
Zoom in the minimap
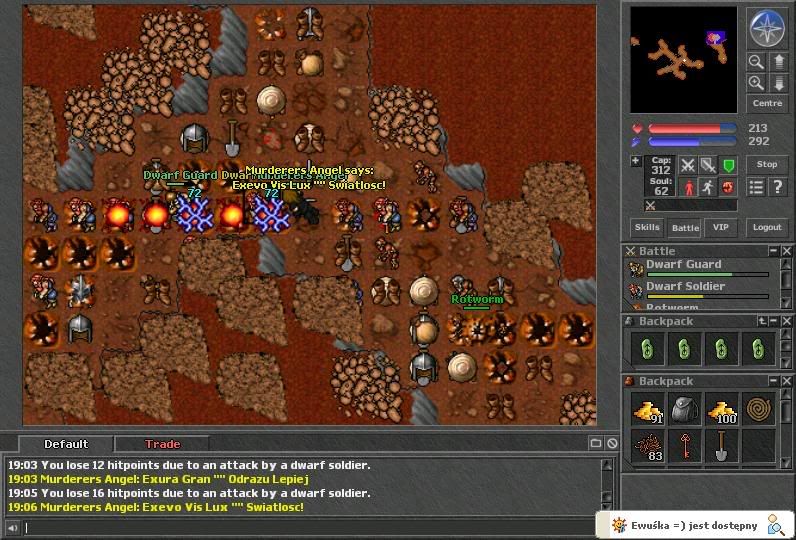point(756,83)
